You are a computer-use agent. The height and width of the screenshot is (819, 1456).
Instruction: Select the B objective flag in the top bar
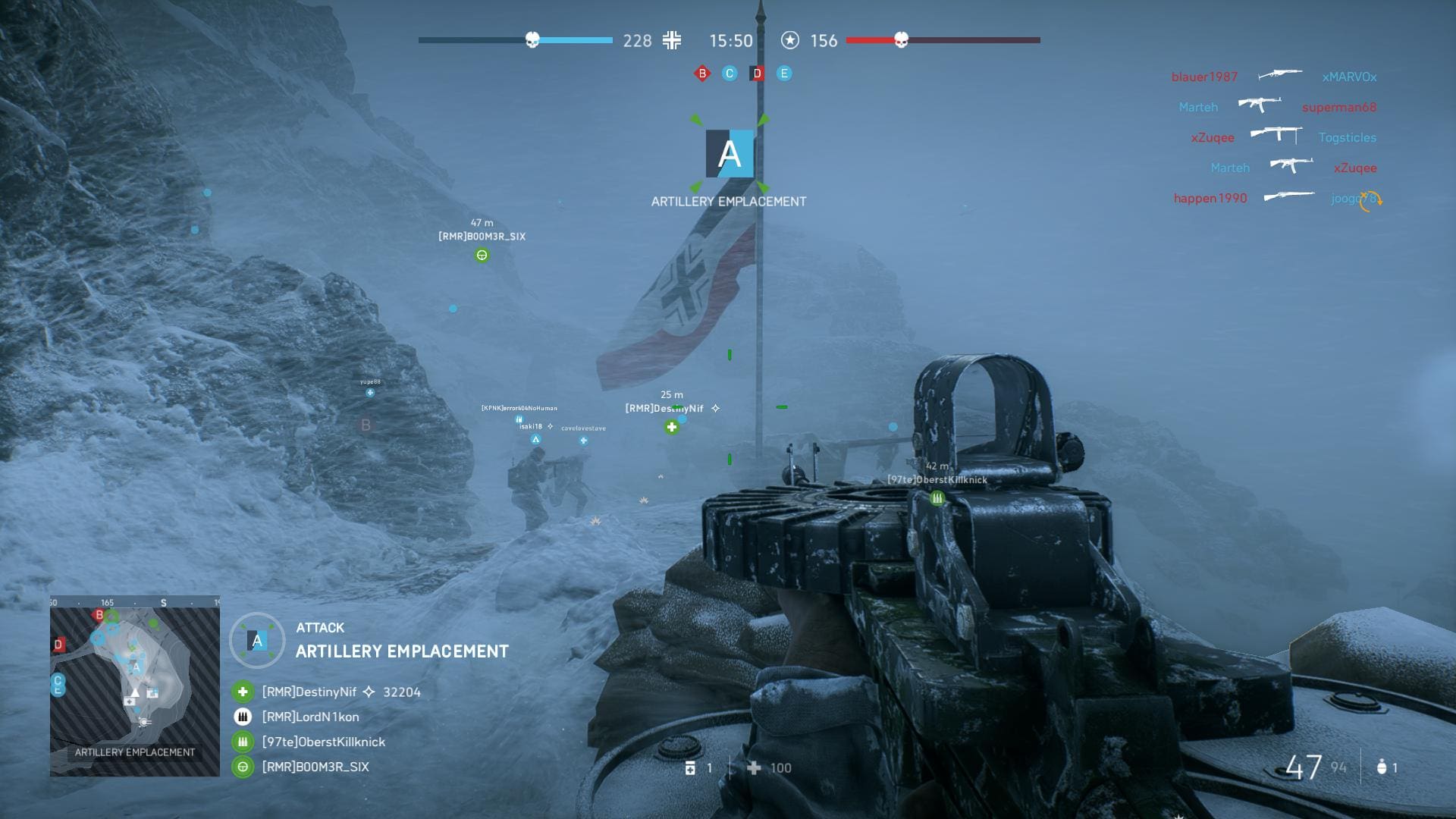point(702,74)
